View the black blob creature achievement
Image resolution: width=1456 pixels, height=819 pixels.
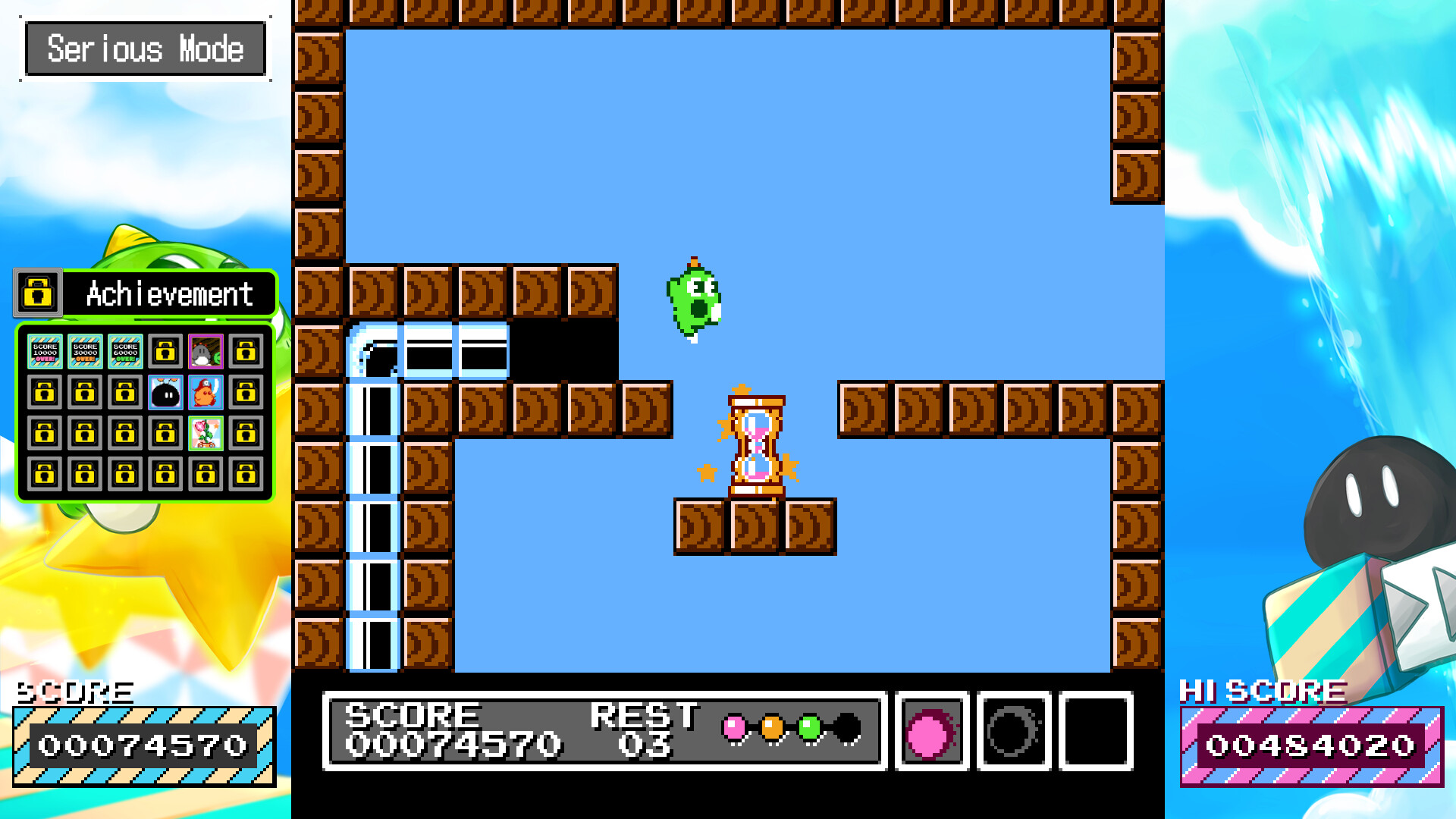point(165,393)
